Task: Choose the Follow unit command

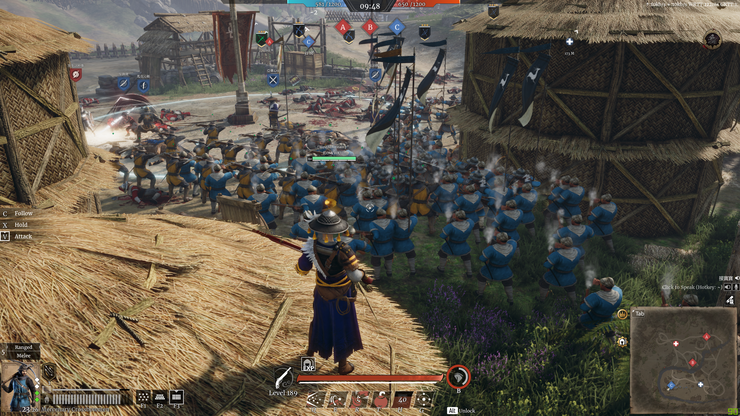Action: 23,213
